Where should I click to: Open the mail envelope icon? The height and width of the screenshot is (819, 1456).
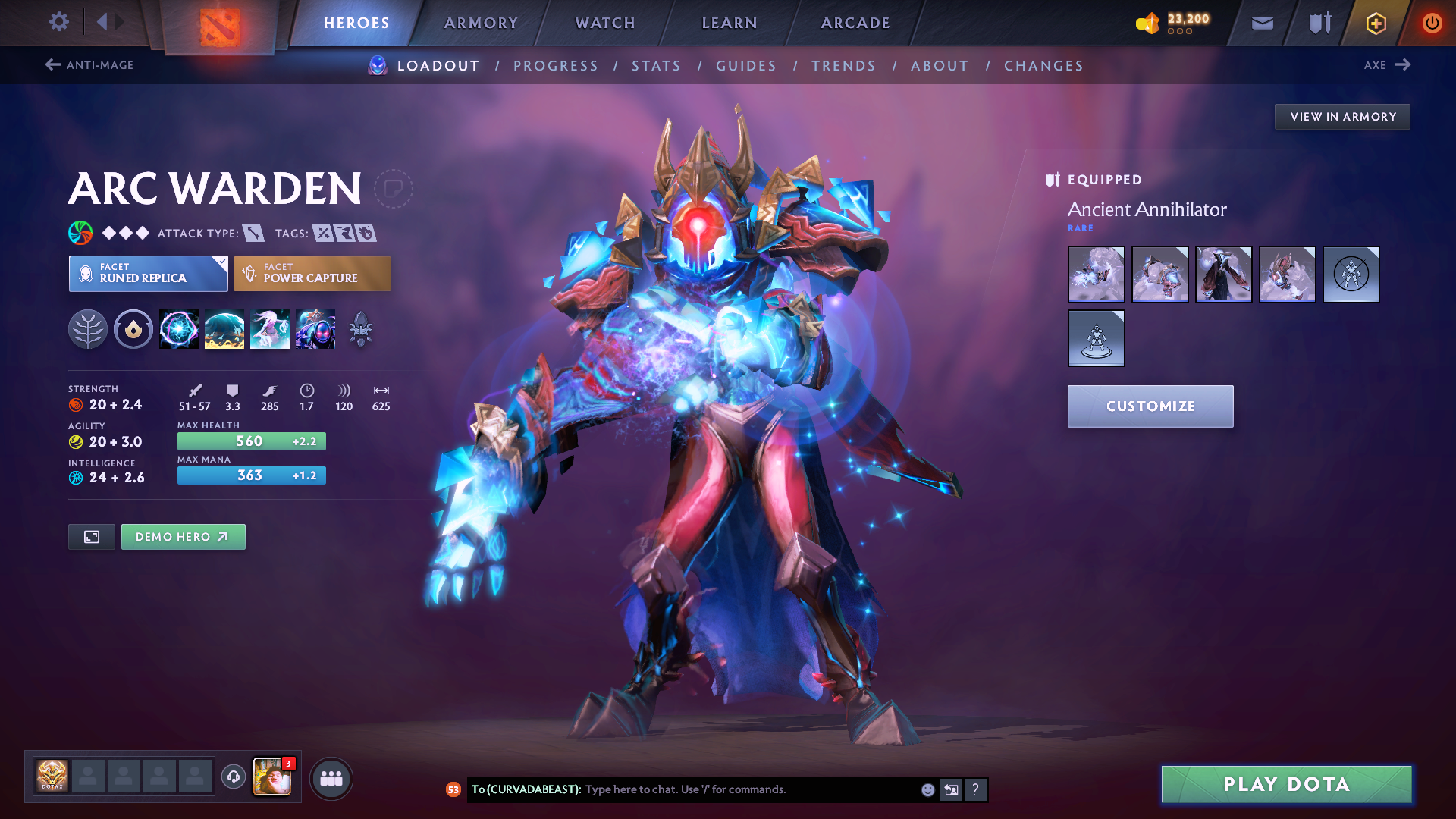(1262, 24)
